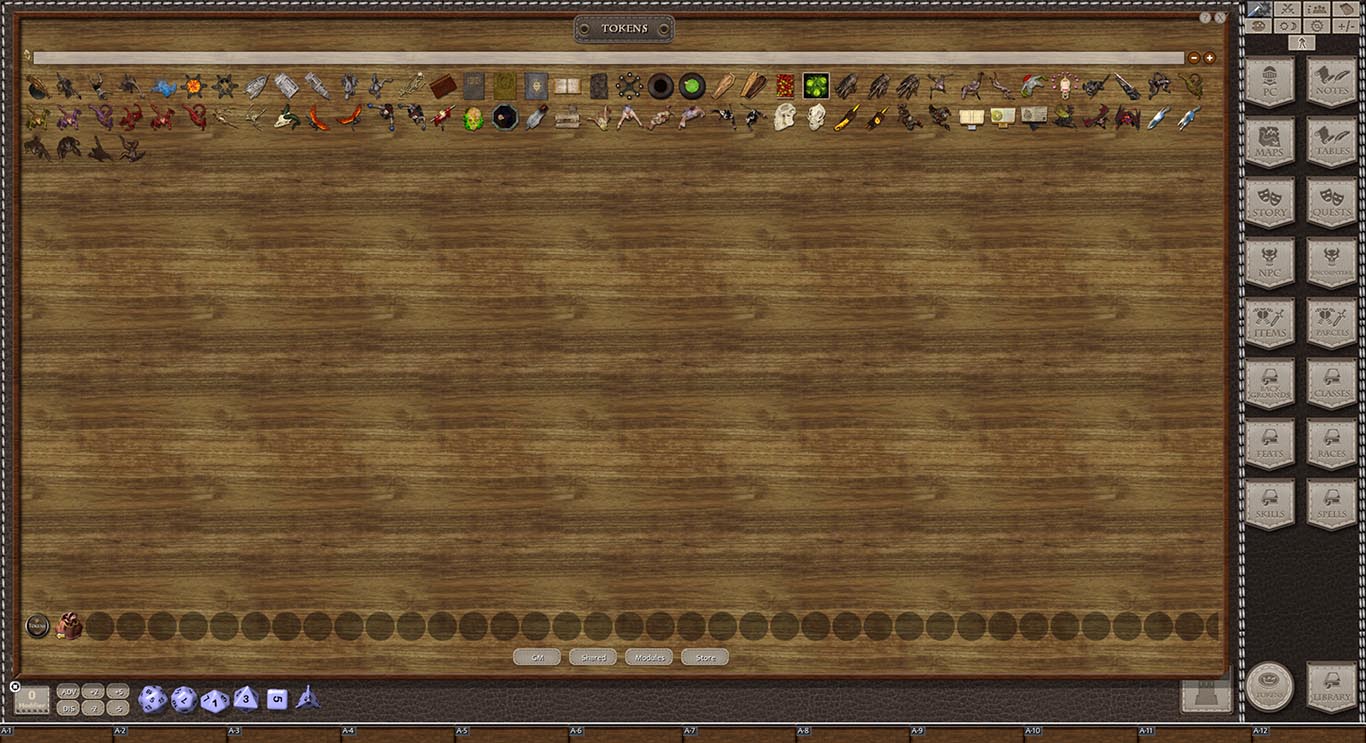This screenshot has height=743, width=1366.
Task: Toggle the DIS disadvantage modifier
Action: pos(68,706)
